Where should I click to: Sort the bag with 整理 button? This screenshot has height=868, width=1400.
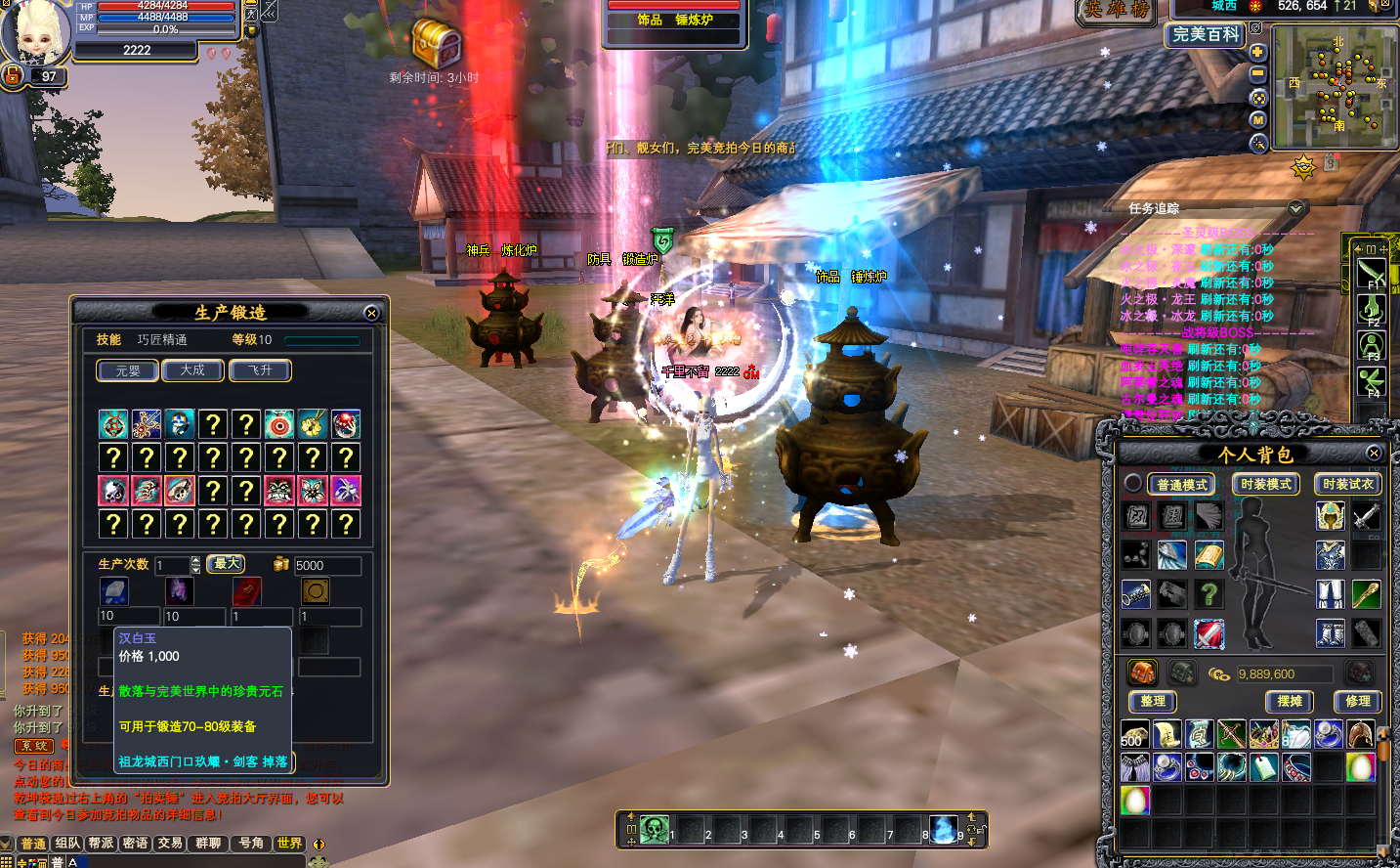(1153, 701)
